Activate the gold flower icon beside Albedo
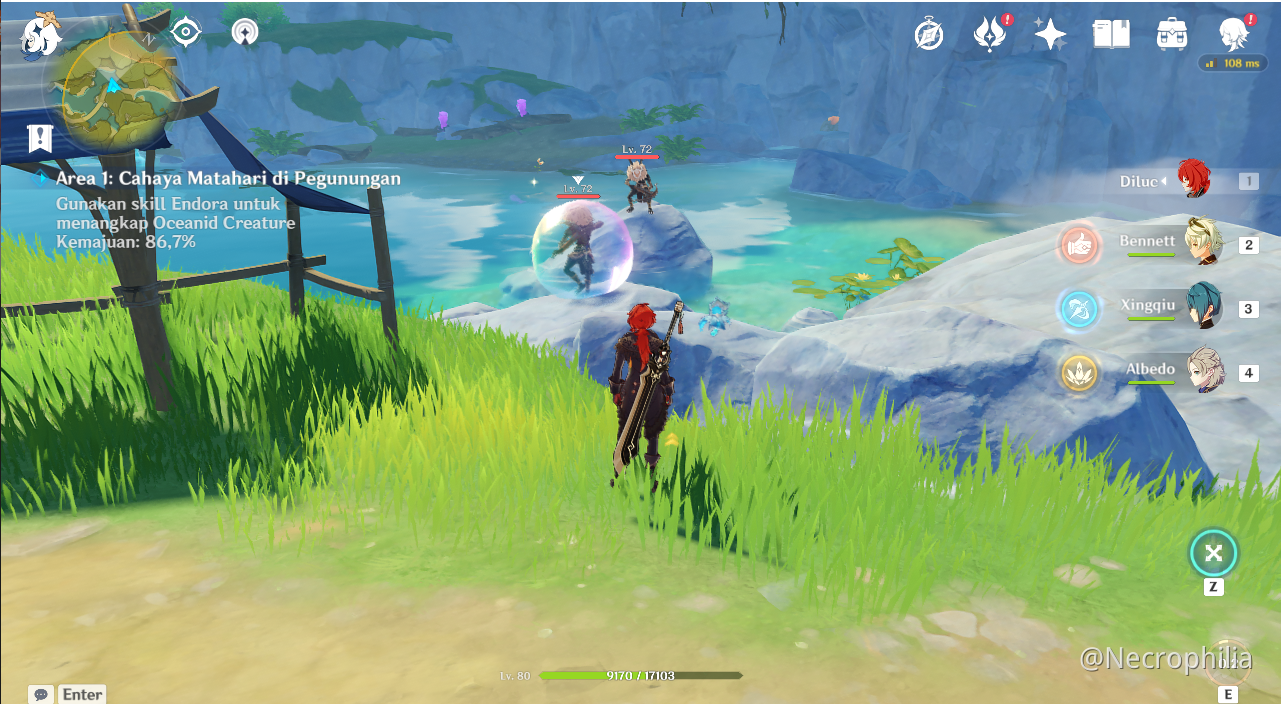This screenshot has width=1281, height=704. (x=1080, y=373)
